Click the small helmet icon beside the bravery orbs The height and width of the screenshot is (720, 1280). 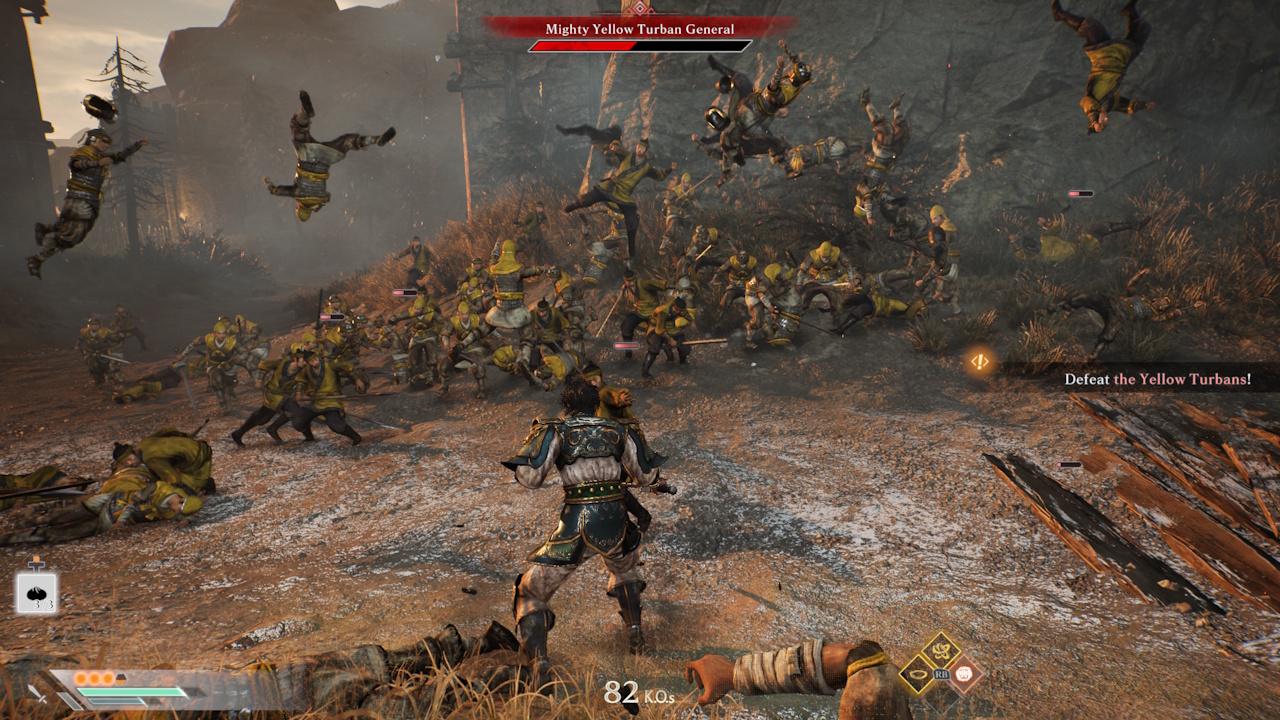coord(121,677)
